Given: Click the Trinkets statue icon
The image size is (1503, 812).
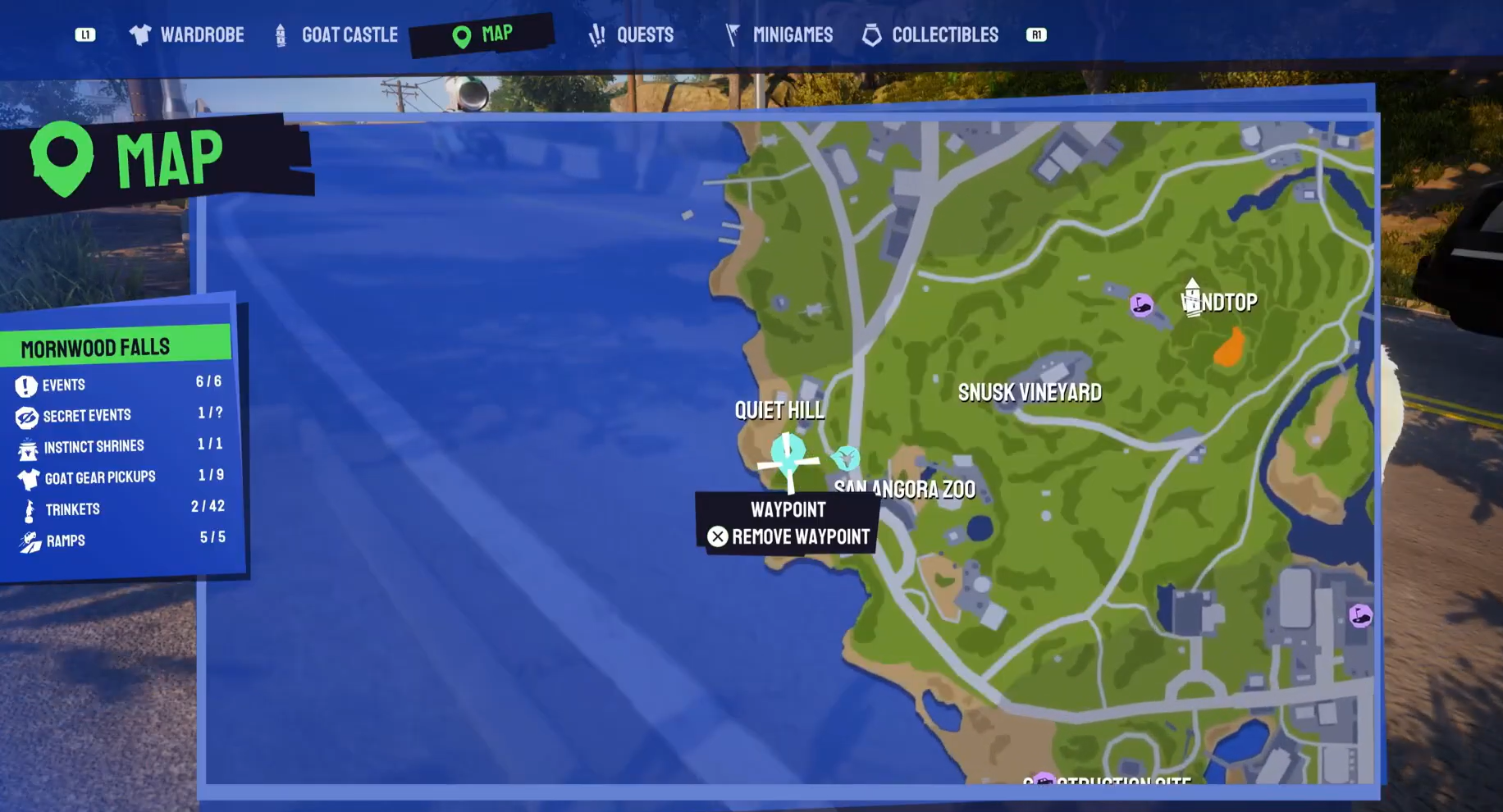Looking at the screenshot, I should [27, 509].
